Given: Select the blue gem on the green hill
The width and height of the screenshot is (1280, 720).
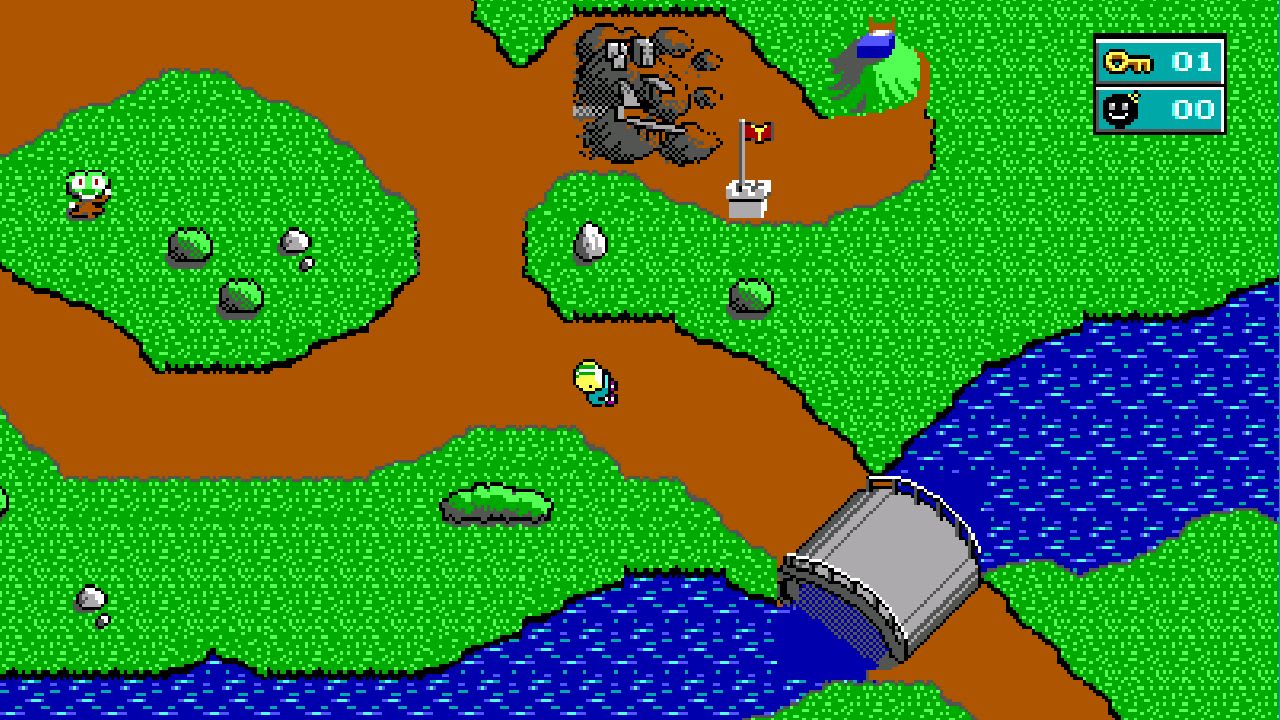Looking at the screenshot, I should coord(874,44).
